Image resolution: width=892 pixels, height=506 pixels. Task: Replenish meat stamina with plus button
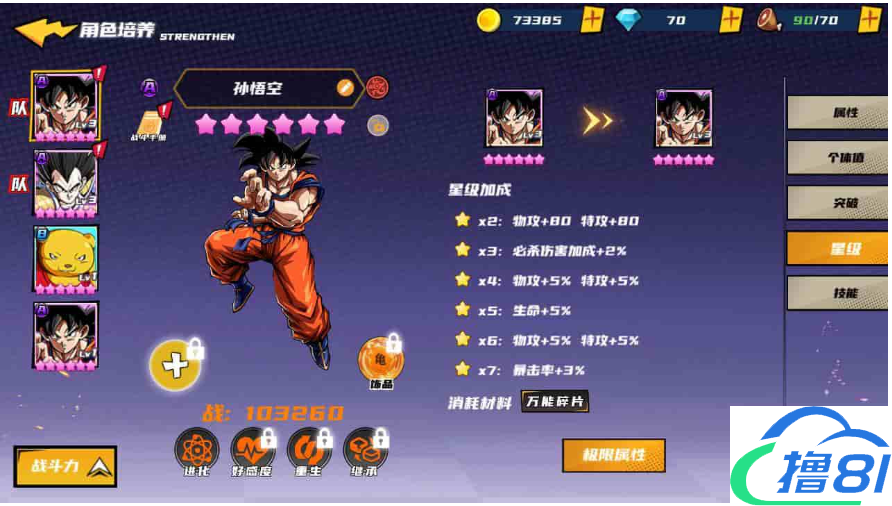(x=870, y=19)
